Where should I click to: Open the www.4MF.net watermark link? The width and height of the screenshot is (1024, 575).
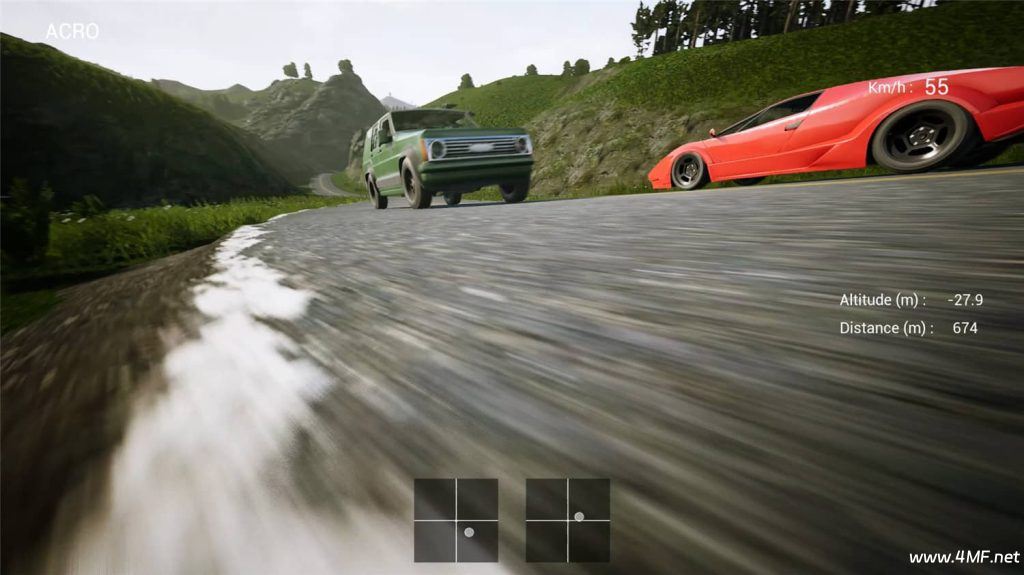(963, 557)
